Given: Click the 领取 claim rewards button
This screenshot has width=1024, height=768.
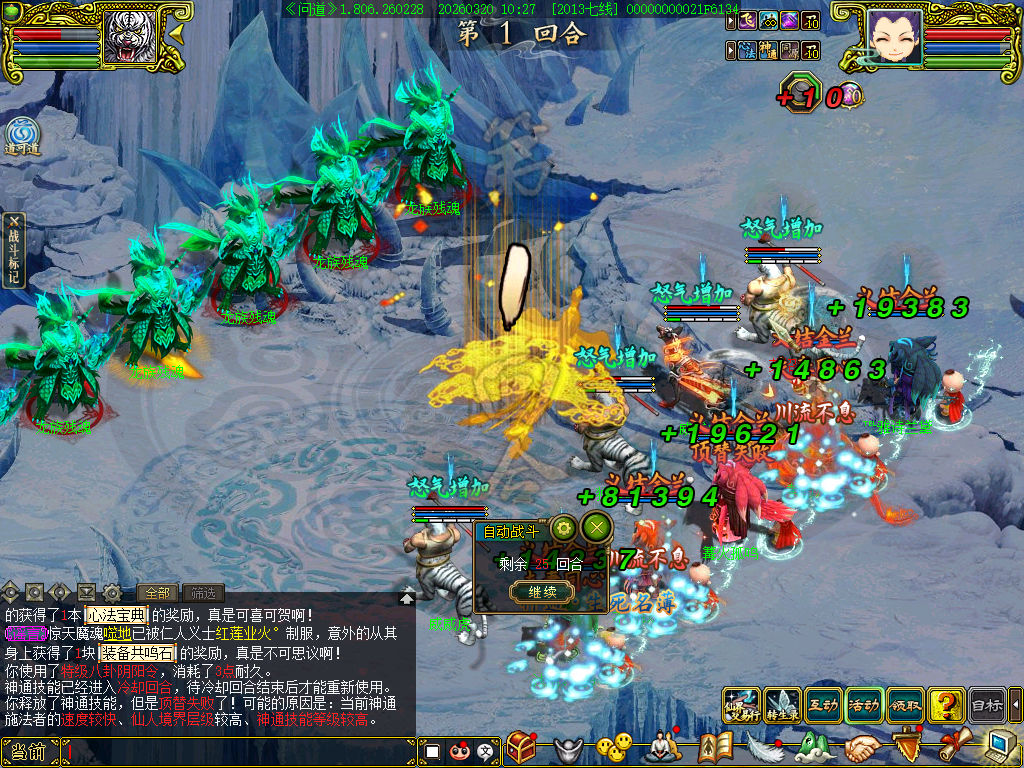Looking at the screenshot, I should coord(905,704).
